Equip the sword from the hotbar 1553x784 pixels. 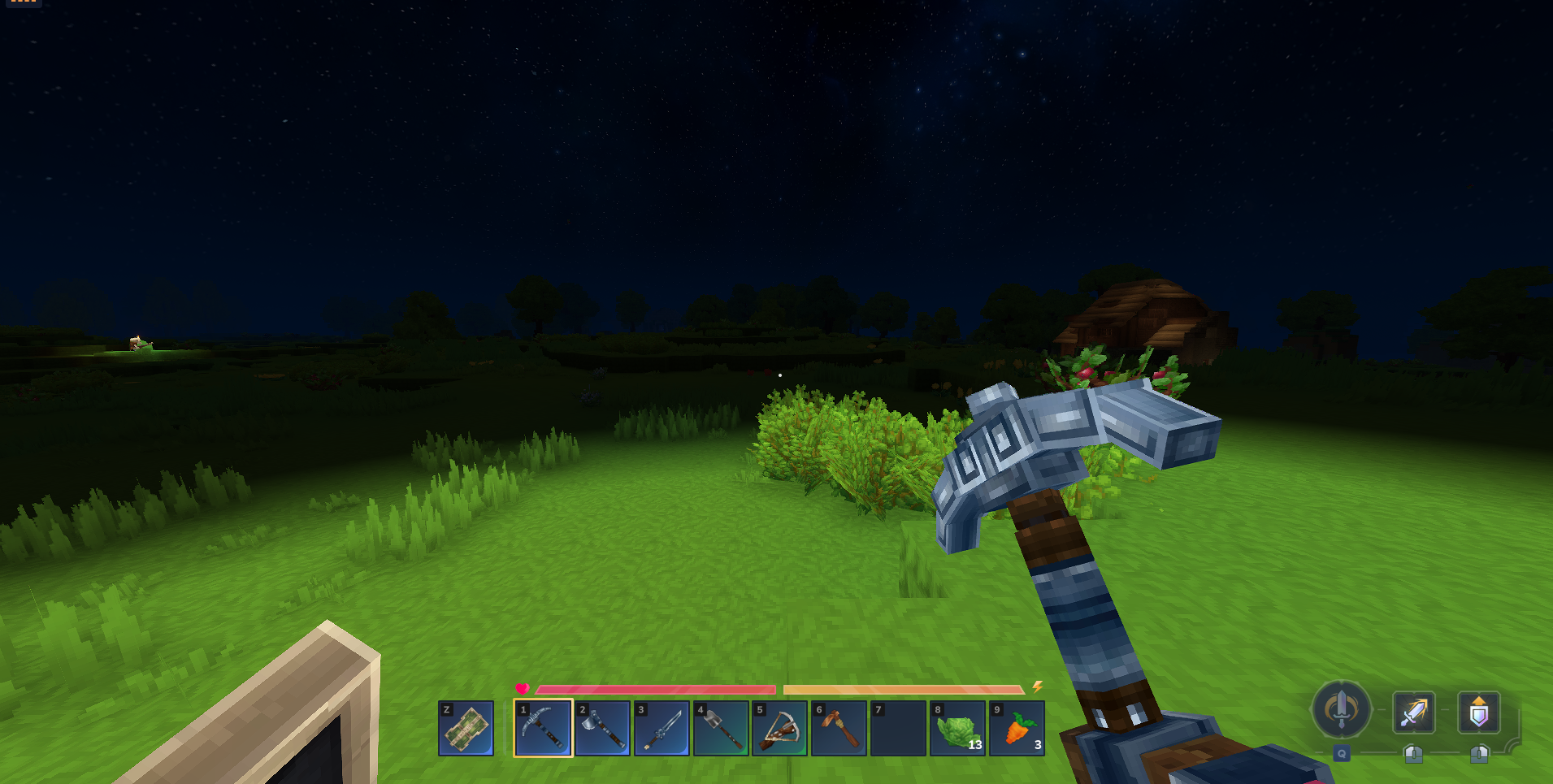pyautogui.click(x=662, y=728)
